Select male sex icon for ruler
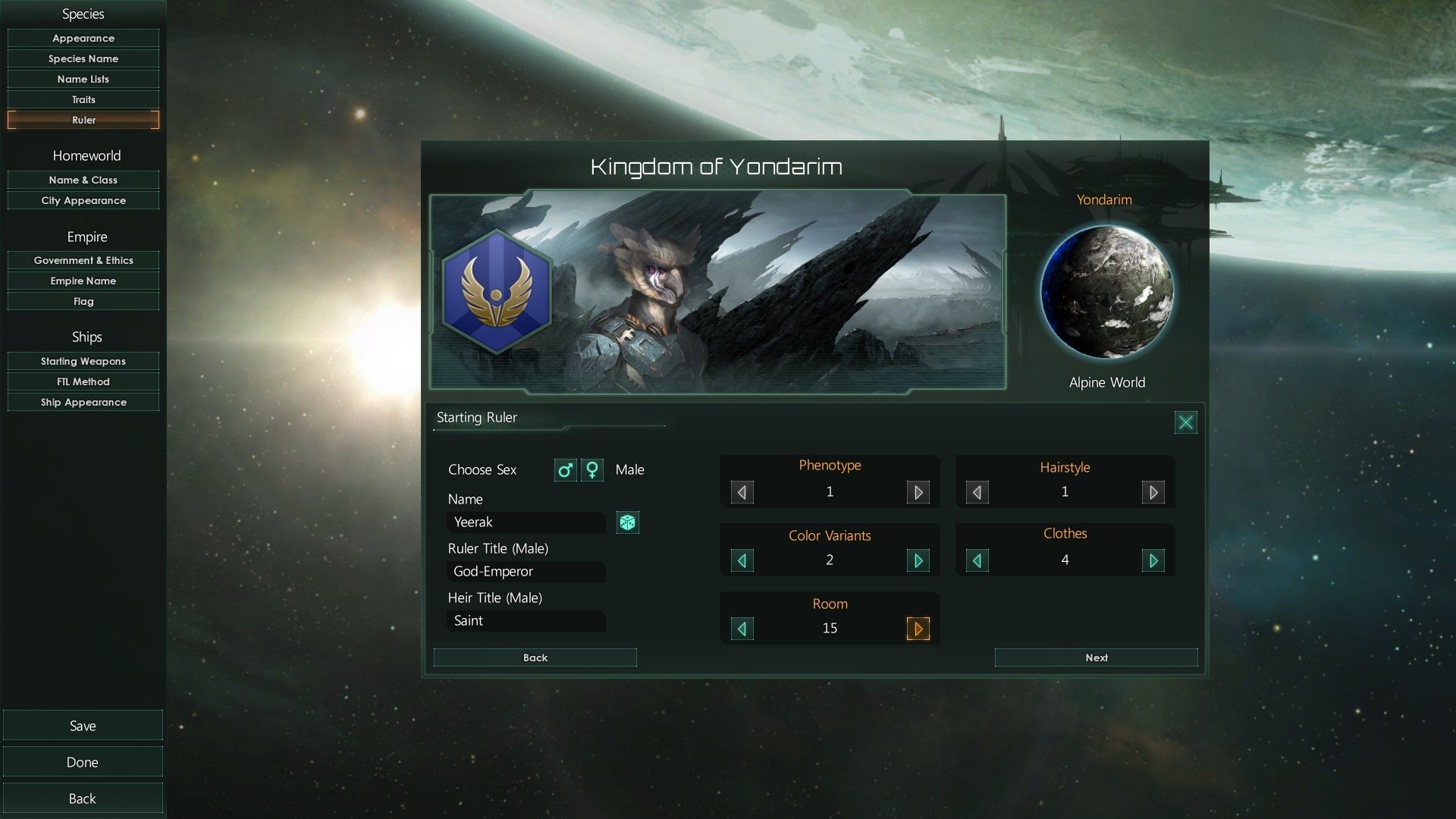The image size is (1456, 819). coord(565,470)
